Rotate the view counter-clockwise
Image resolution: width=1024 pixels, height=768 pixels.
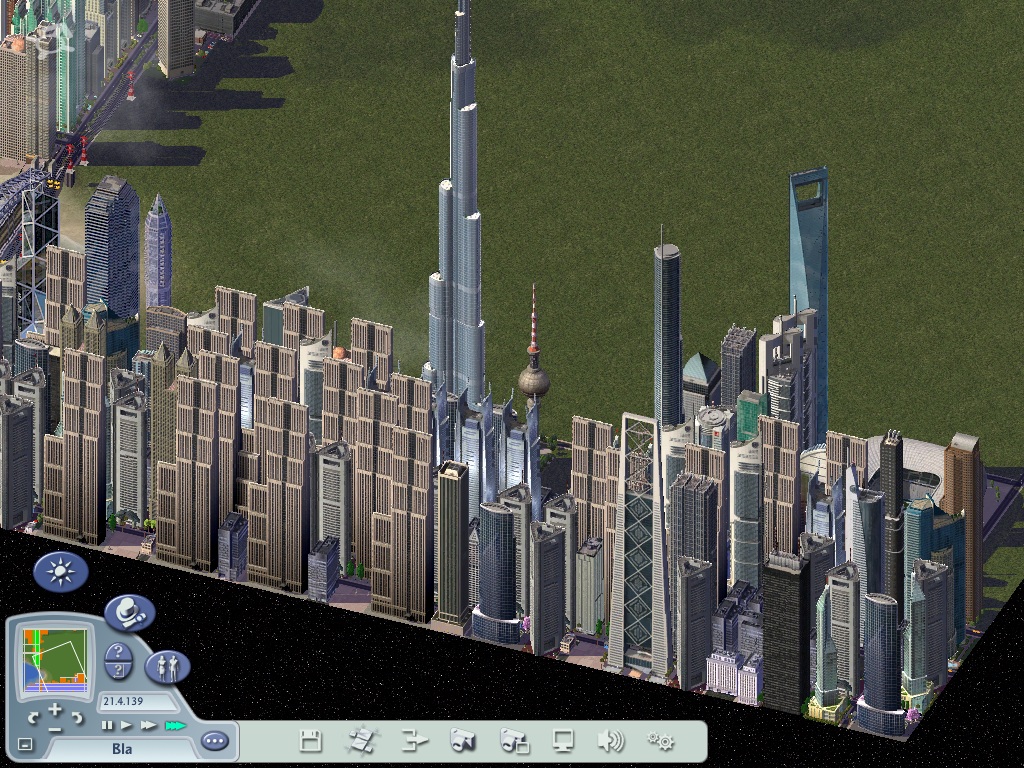point(34,717)
